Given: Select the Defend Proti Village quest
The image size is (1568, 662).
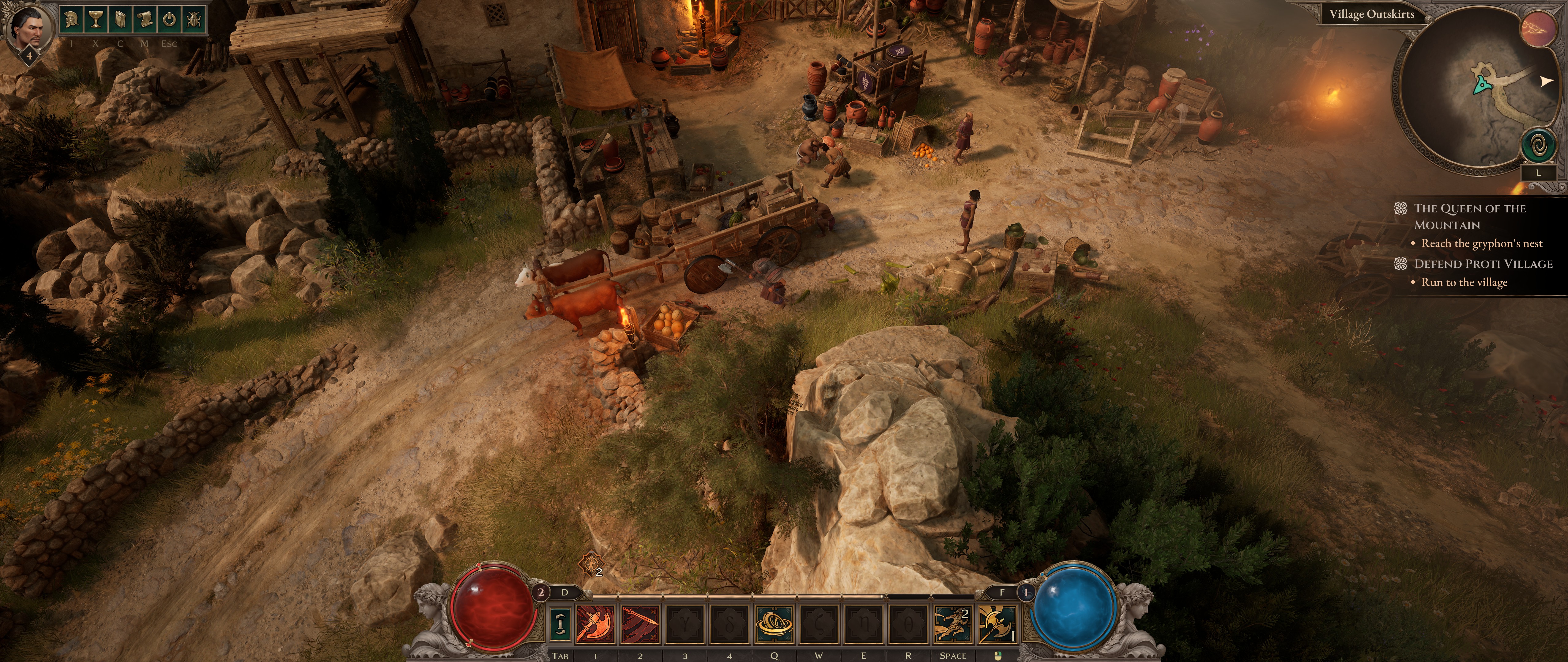Looking at the screenshot, I should click(1483, 264).
